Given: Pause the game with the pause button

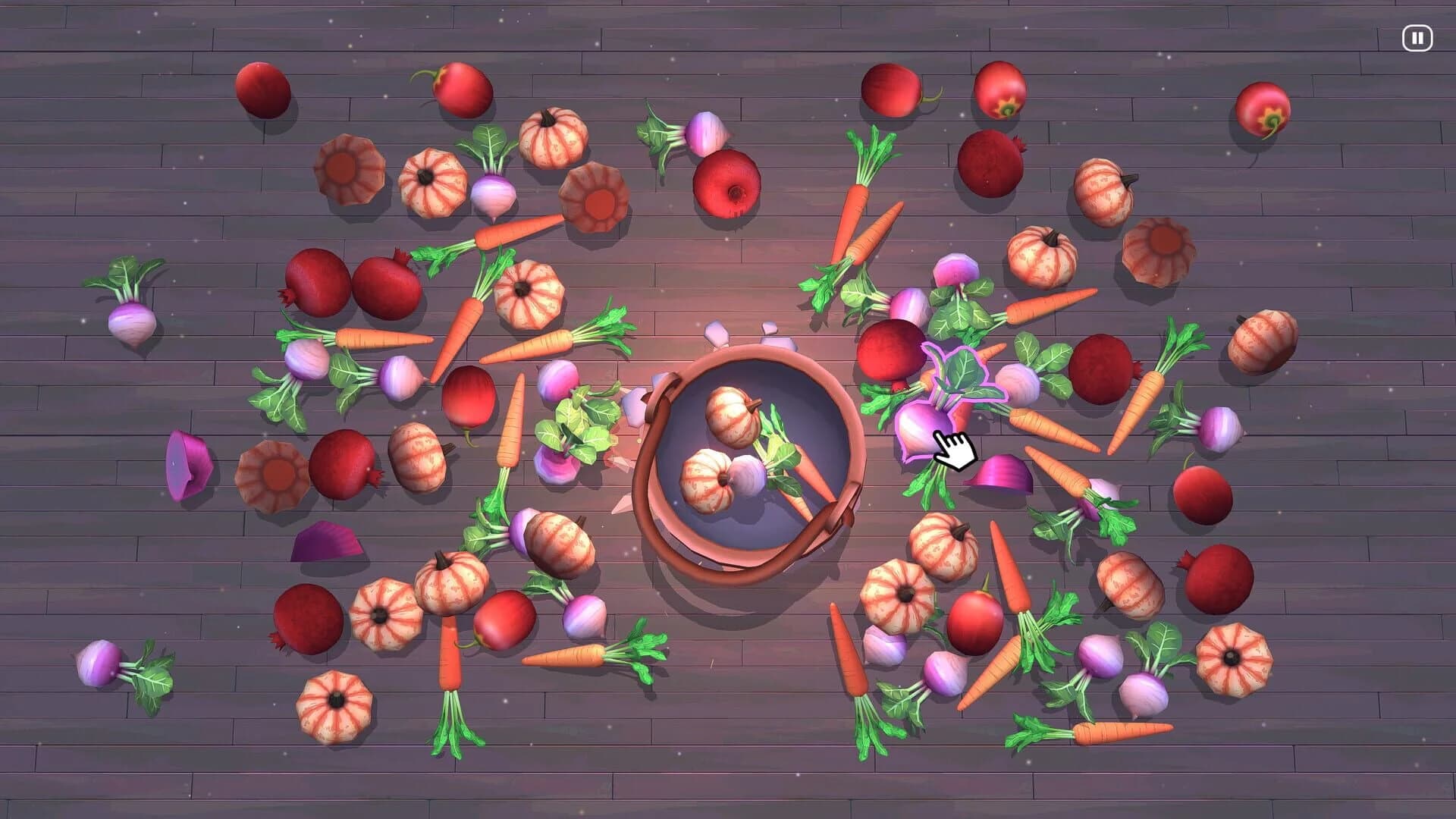Looking at the screenshot, I should (x=1417, y=39).
